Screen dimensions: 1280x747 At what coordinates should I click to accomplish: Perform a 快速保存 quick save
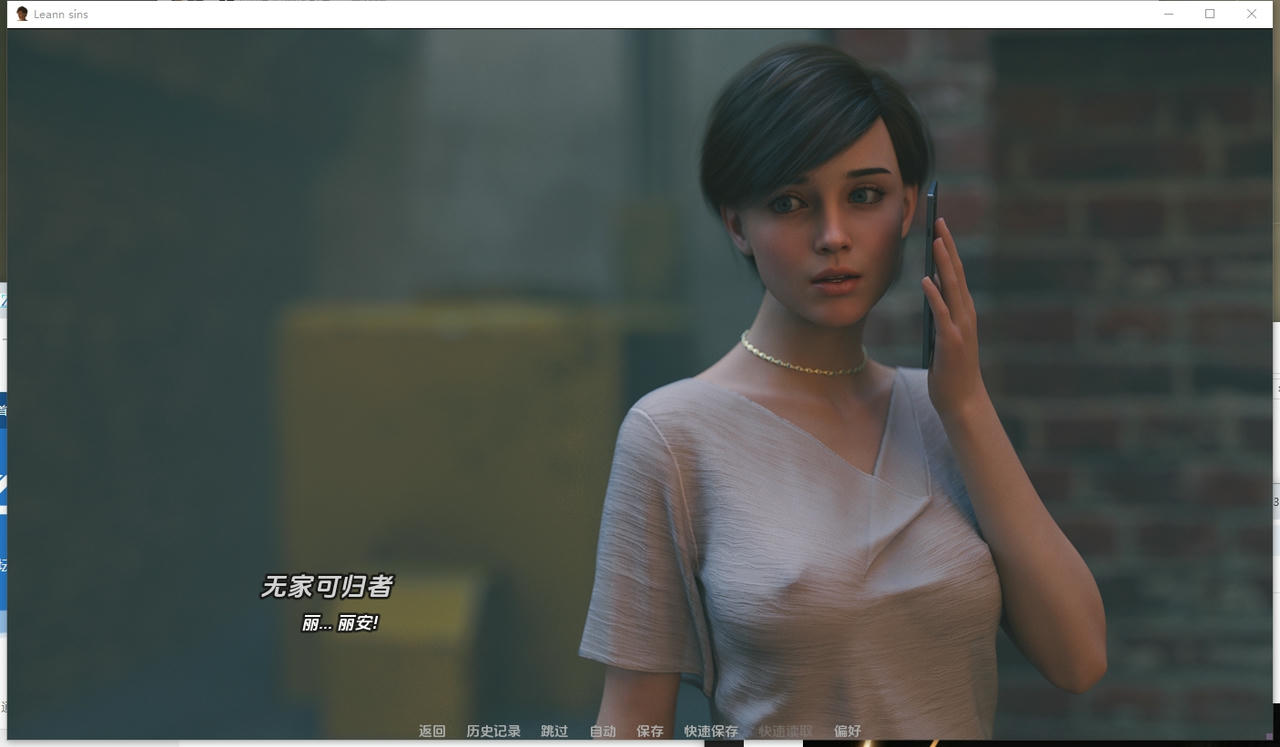tap(710, 731)
